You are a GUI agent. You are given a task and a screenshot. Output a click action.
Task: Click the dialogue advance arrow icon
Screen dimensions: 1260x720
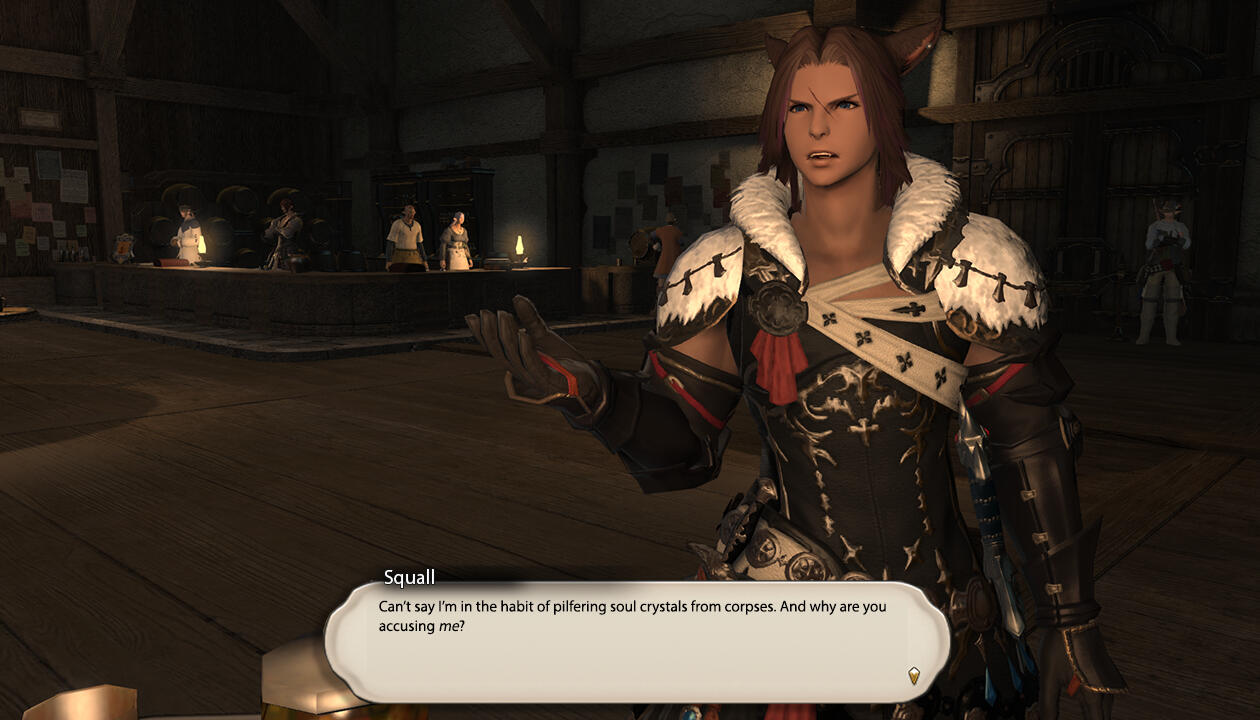(913, 675)
